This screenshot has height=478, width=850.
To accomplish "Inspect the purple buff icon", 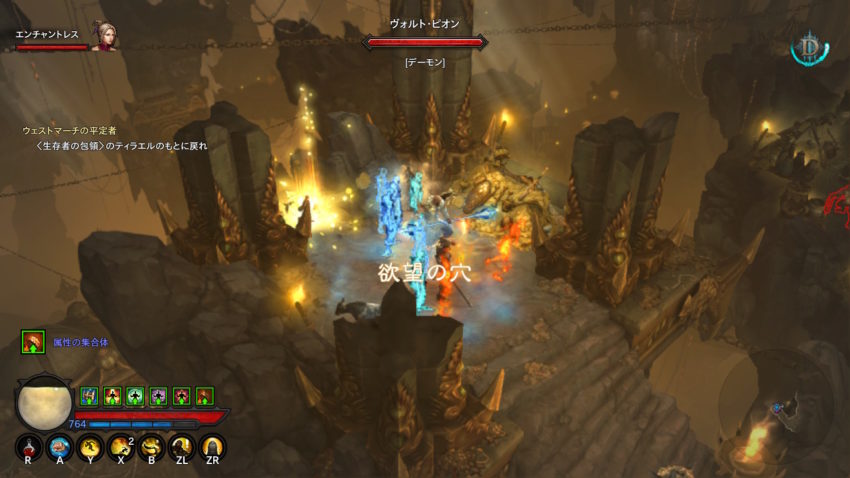I will [x=158, y=396].
